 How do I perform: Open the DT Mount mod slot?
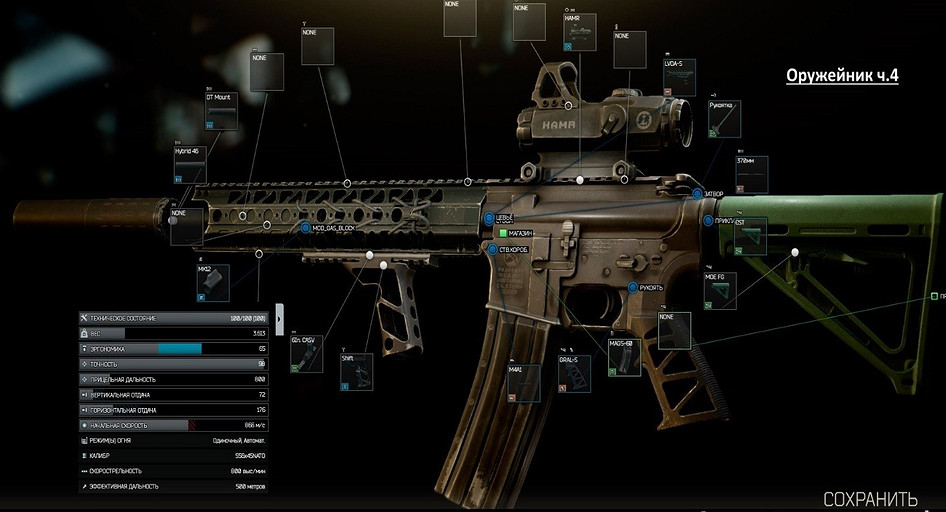[x=222, y=112]
